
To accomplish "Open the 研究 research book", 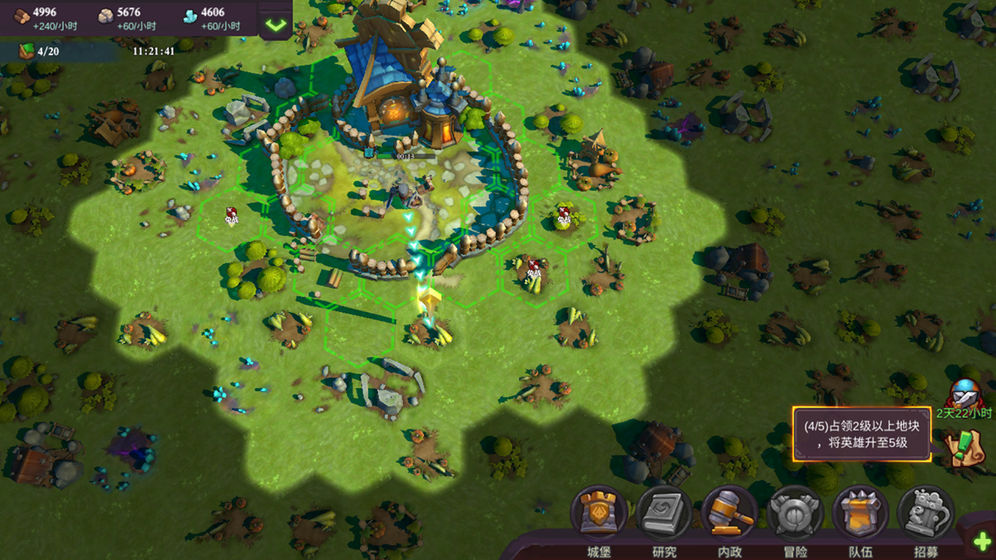I will [664, 513].
